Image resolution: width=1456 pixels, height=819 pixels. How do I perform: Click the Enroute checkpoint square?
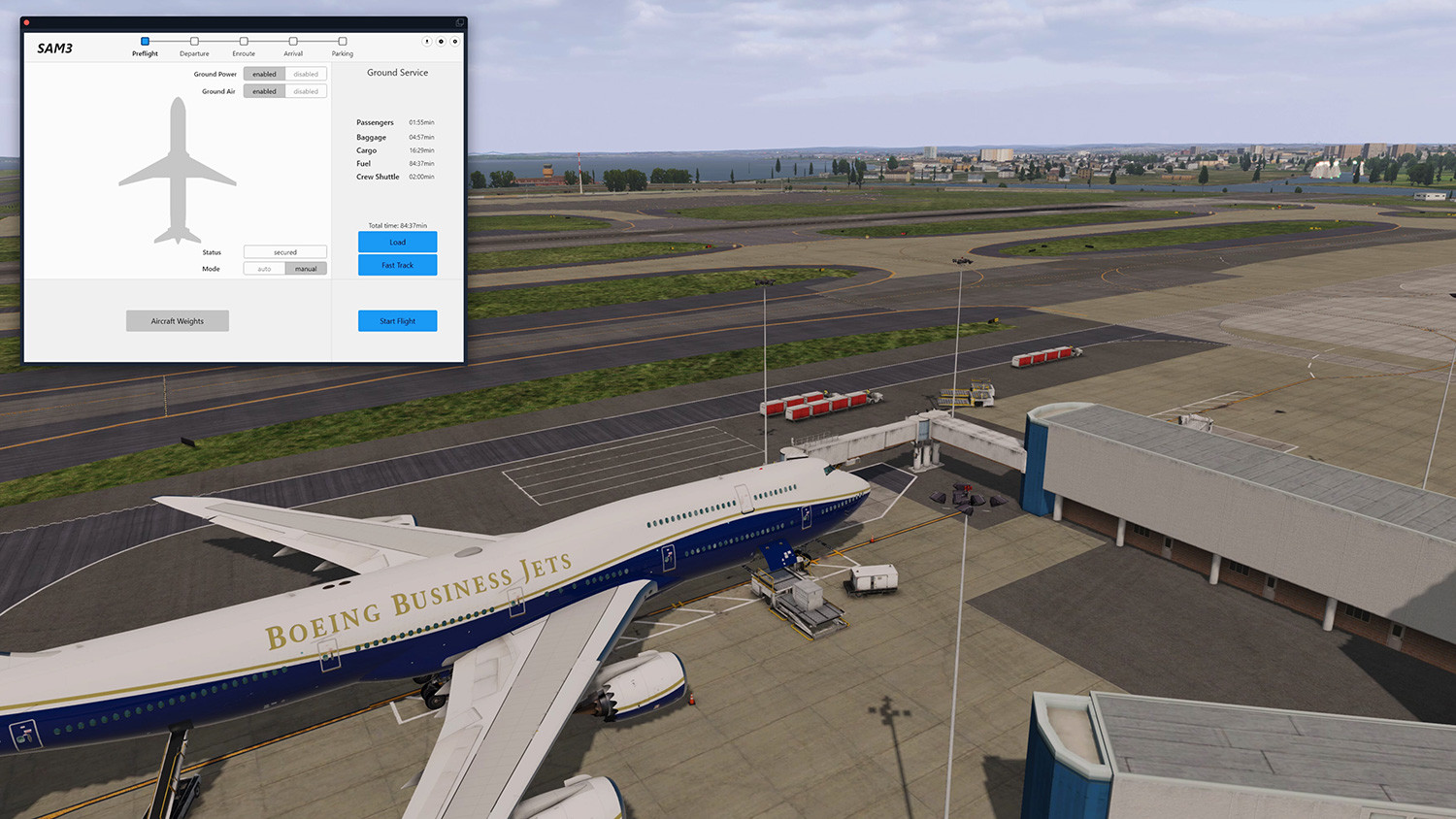coord(244,41)
